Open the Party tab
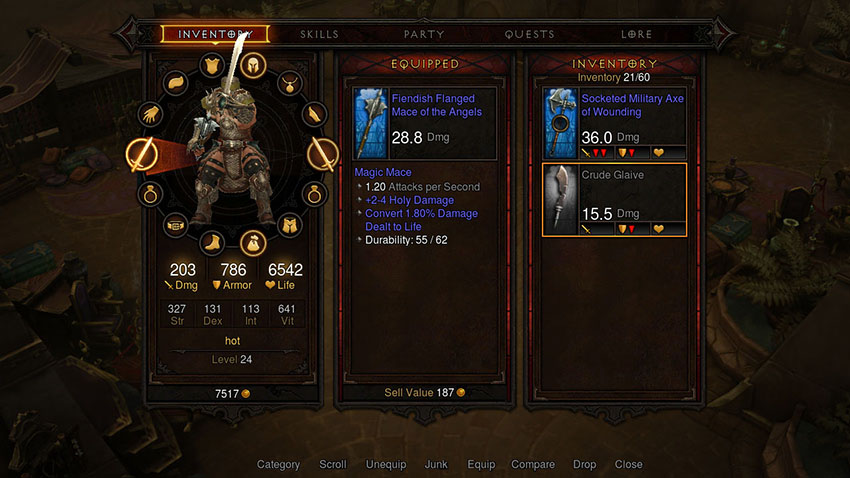Image resolution: width=850 pixels, height=478 pixels. (424, 34)
